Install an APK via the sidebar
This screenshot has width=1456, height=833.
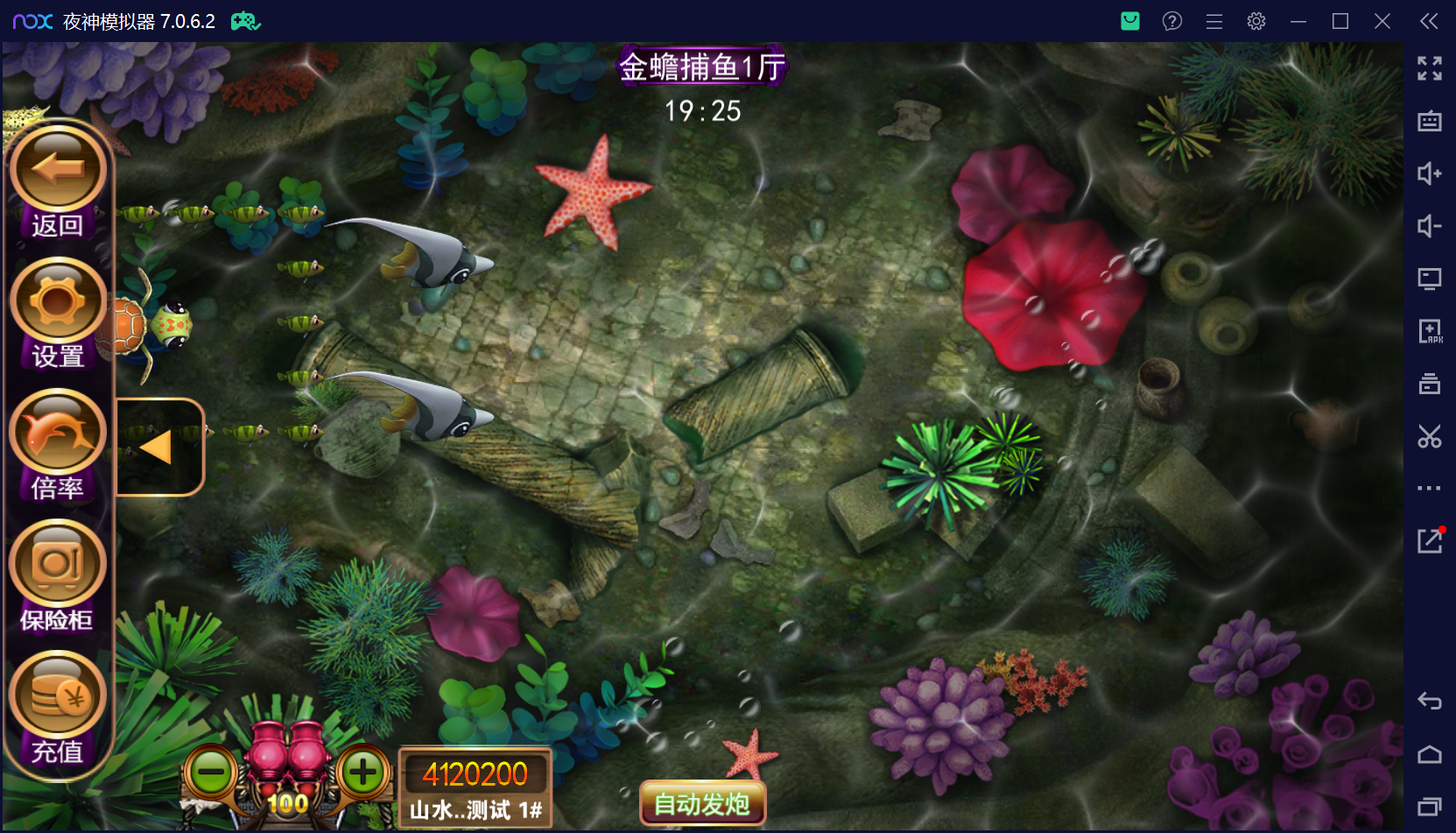click(1430, 331)
